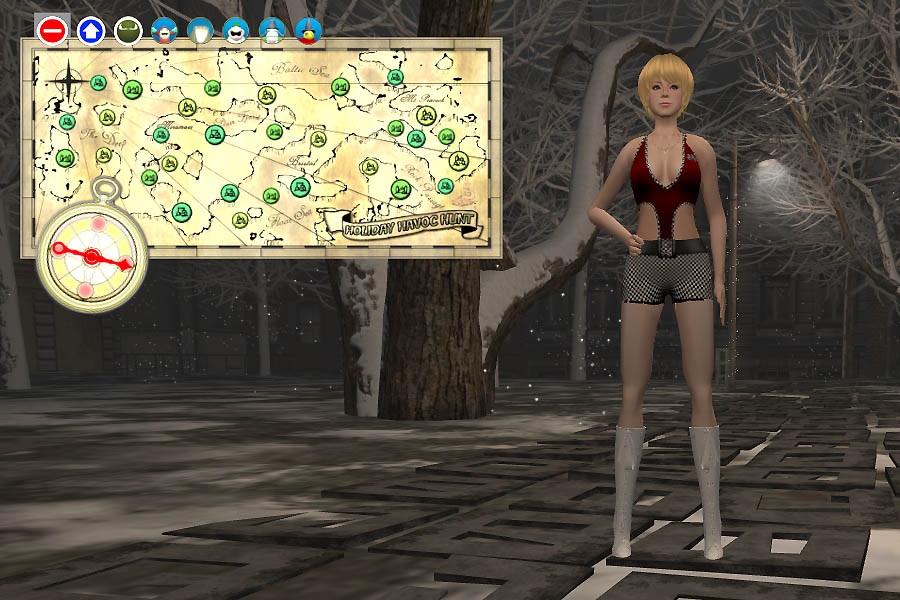Image resolution: width=900 pixels, height=600 pixels.
Task: Click the red no-entry circle icon
Action: (52, 30)
